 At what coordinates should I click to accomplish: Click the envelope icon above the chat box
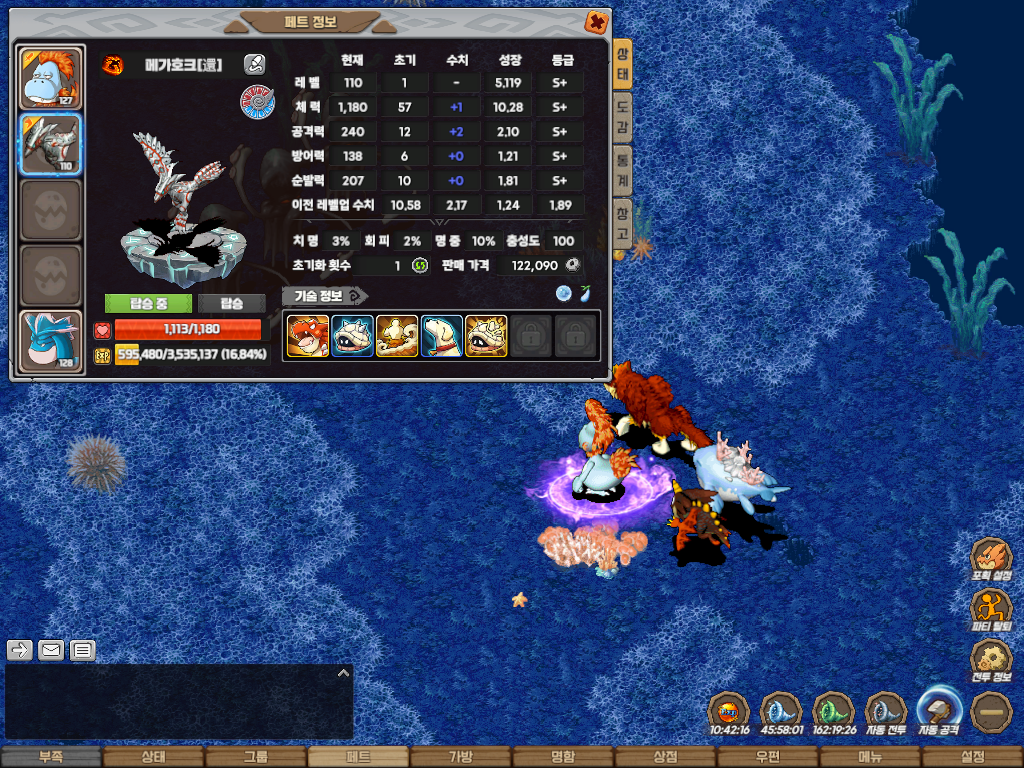click(51, 651)
